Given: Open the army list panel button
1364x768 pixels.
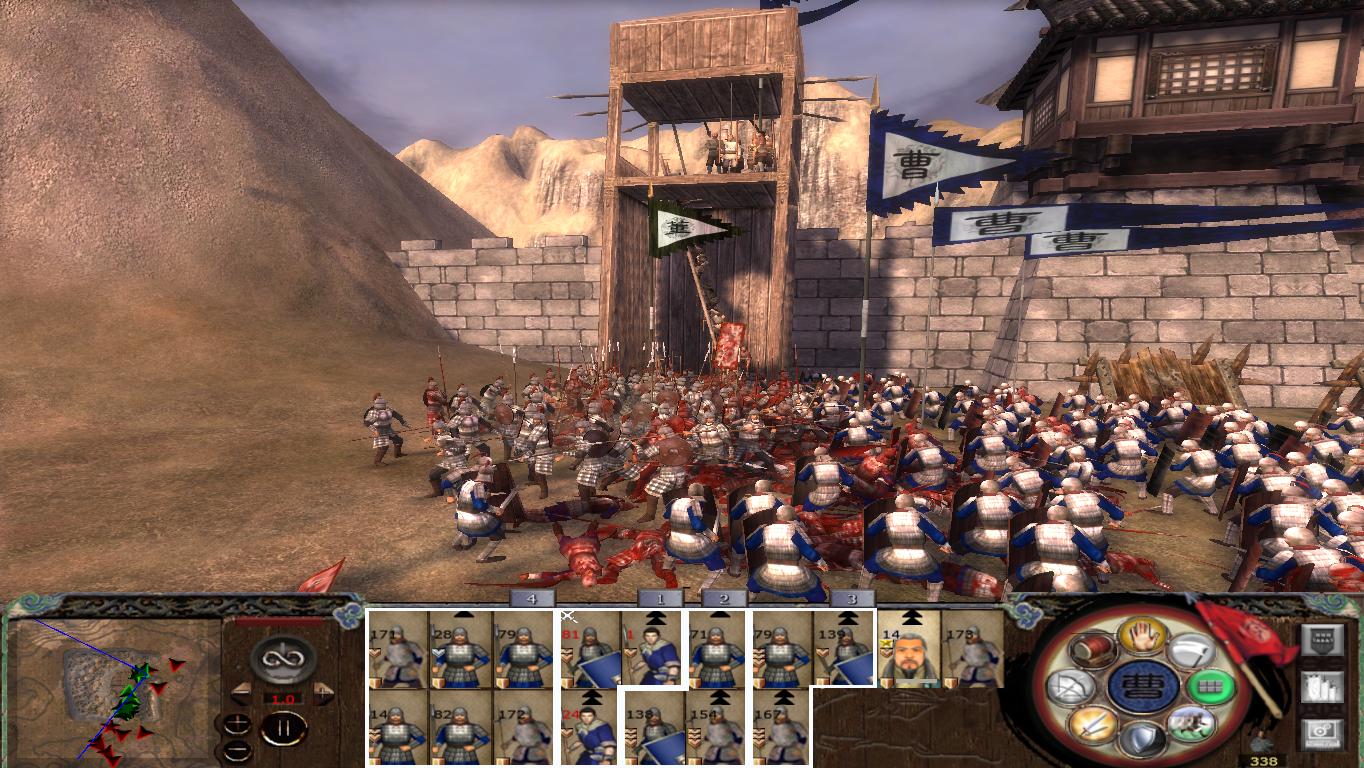Looking at the screenshot, I should 1323,688.
